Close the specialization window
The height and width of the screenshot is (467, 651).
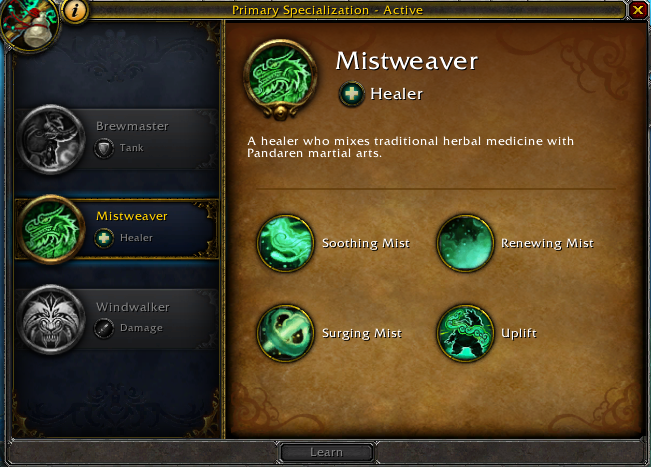click(x=638, y=10)
